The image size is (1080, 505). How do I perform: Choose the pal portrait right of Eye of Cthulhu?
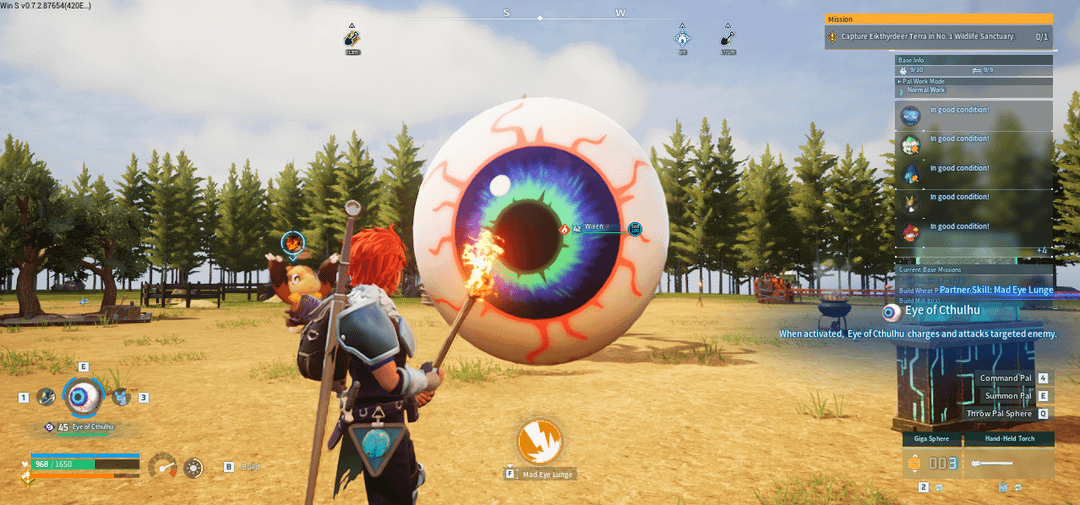(x=121, y=397)
